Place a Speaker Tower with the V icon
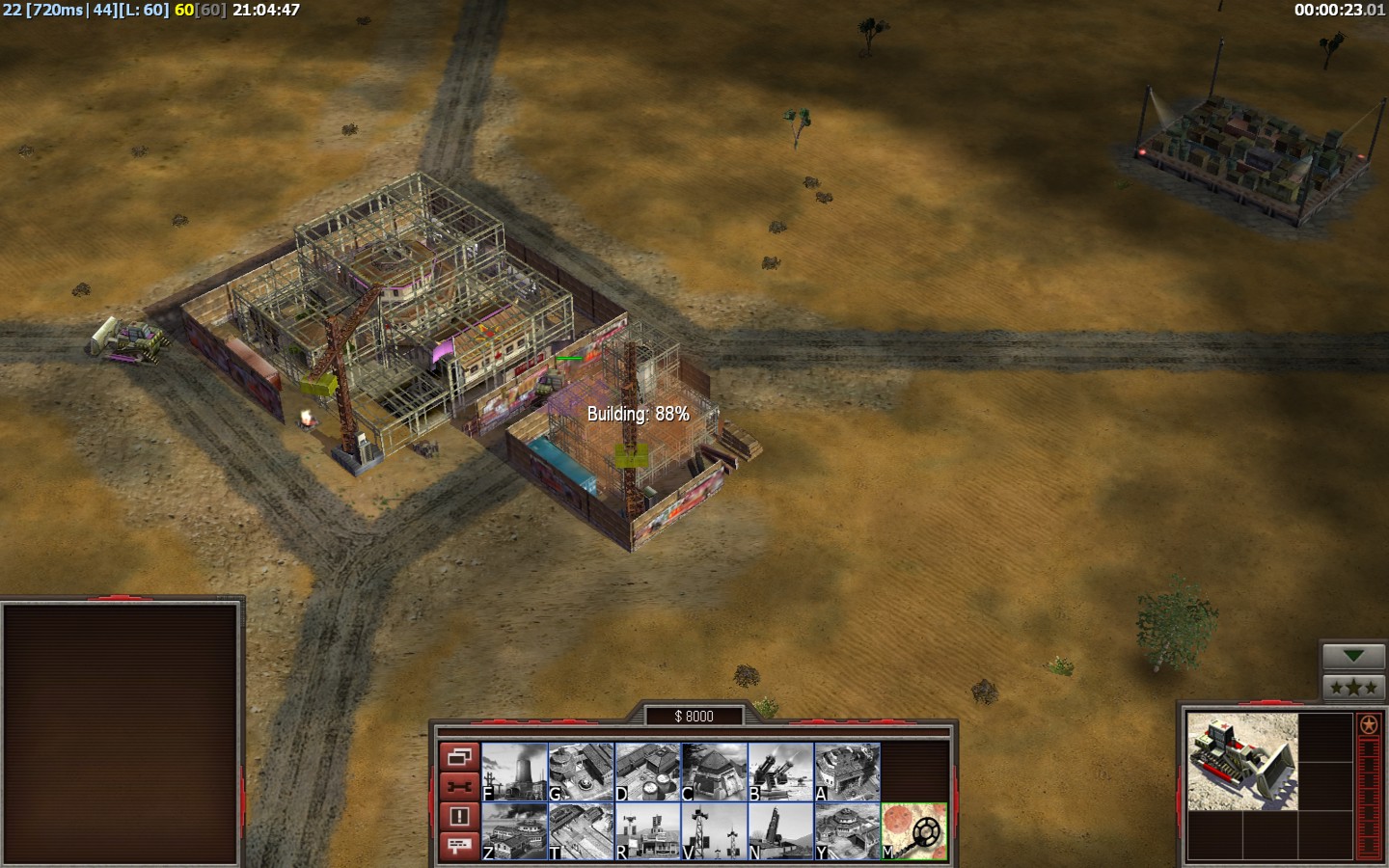Viewport: 1389px width, 868px height. click(714, 831)
